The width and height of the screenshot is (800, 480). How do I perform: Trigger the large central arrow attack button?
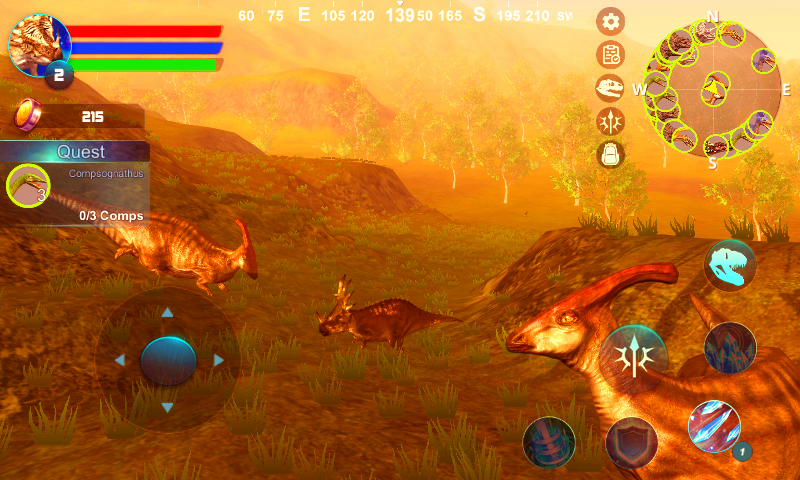pos(634,359)
